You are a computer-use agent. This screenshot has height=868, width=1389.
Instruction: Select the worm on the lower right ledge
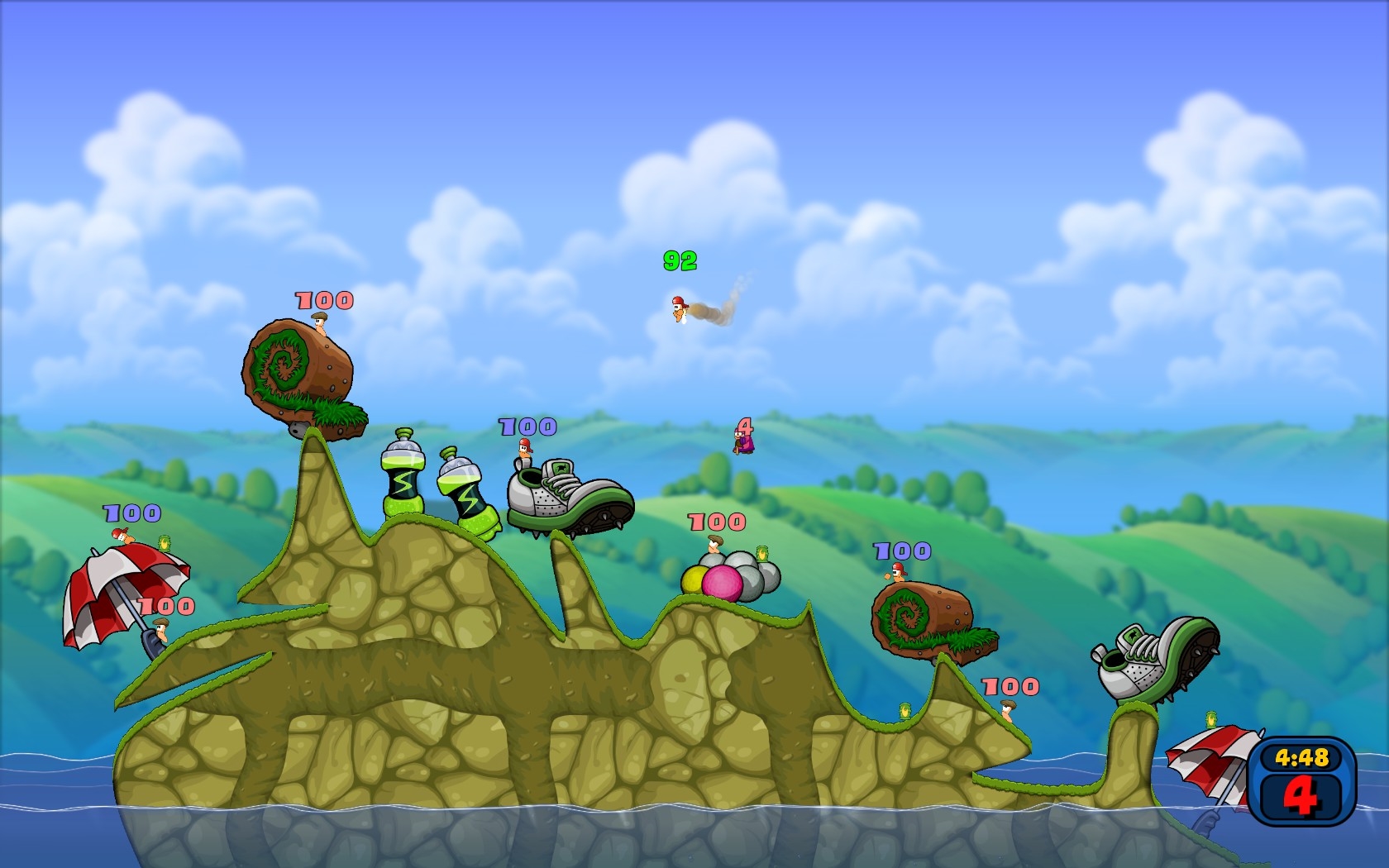pos(1006,711)
